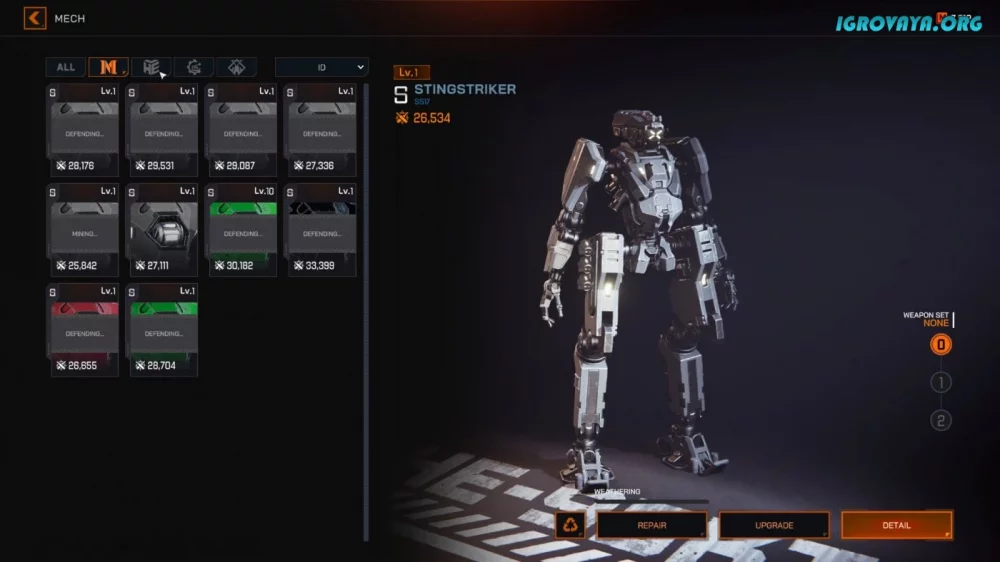
Task: Choose the mech card with power 27,111
Action: pos(163,230)
